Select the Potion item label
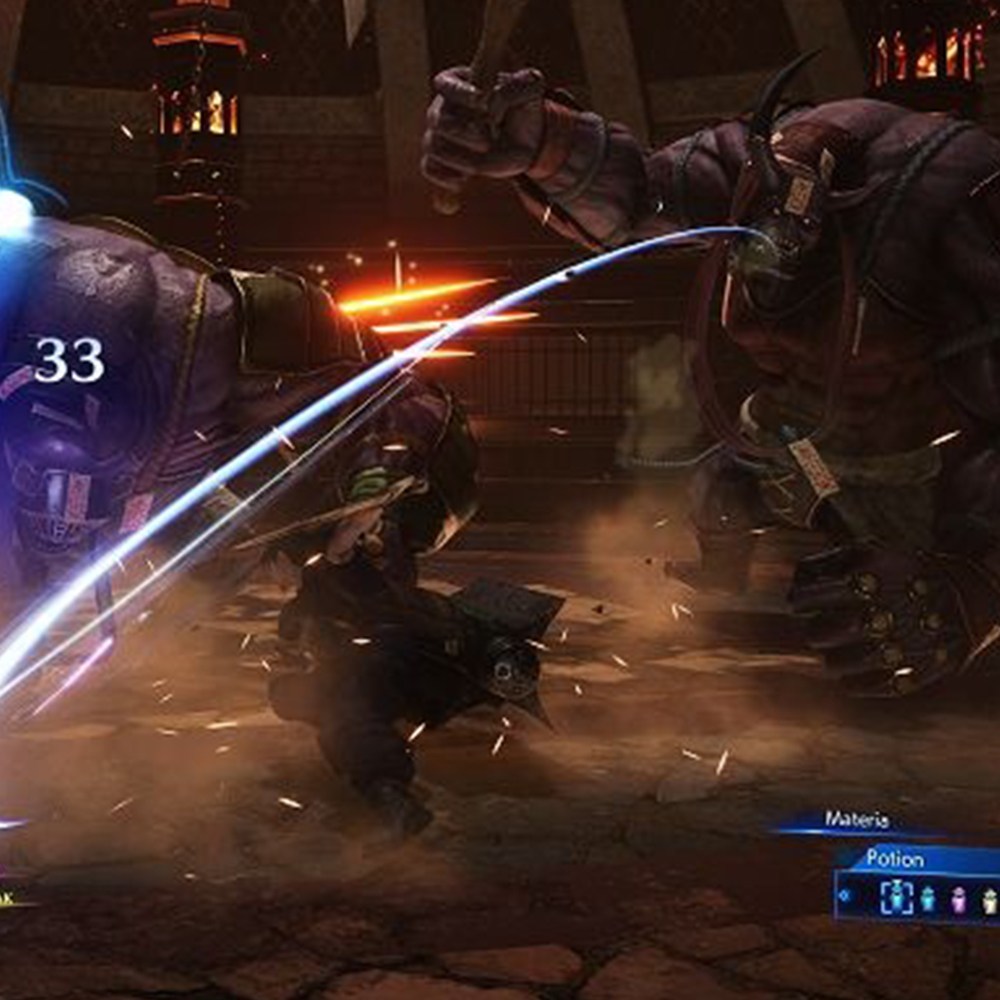1000x1000 pixels. [x=895, y=858]
